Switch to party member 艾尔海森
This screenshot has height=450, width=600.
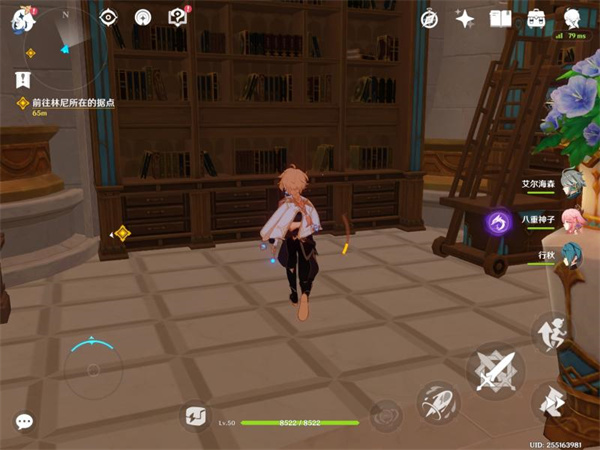[x=570, y=182]
